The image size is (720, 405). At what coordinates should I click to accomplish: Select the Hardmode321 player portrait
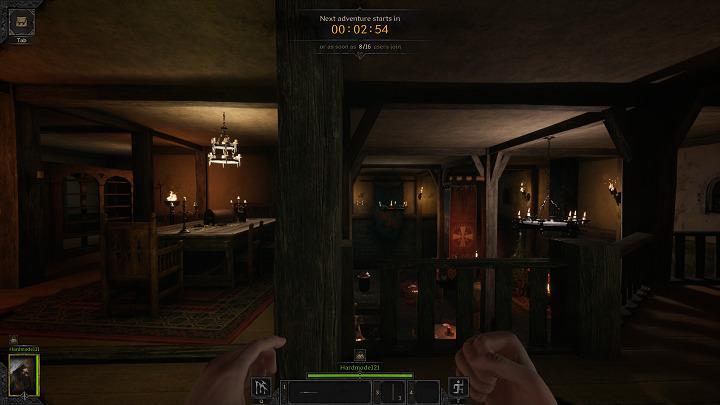pos(23,372)
